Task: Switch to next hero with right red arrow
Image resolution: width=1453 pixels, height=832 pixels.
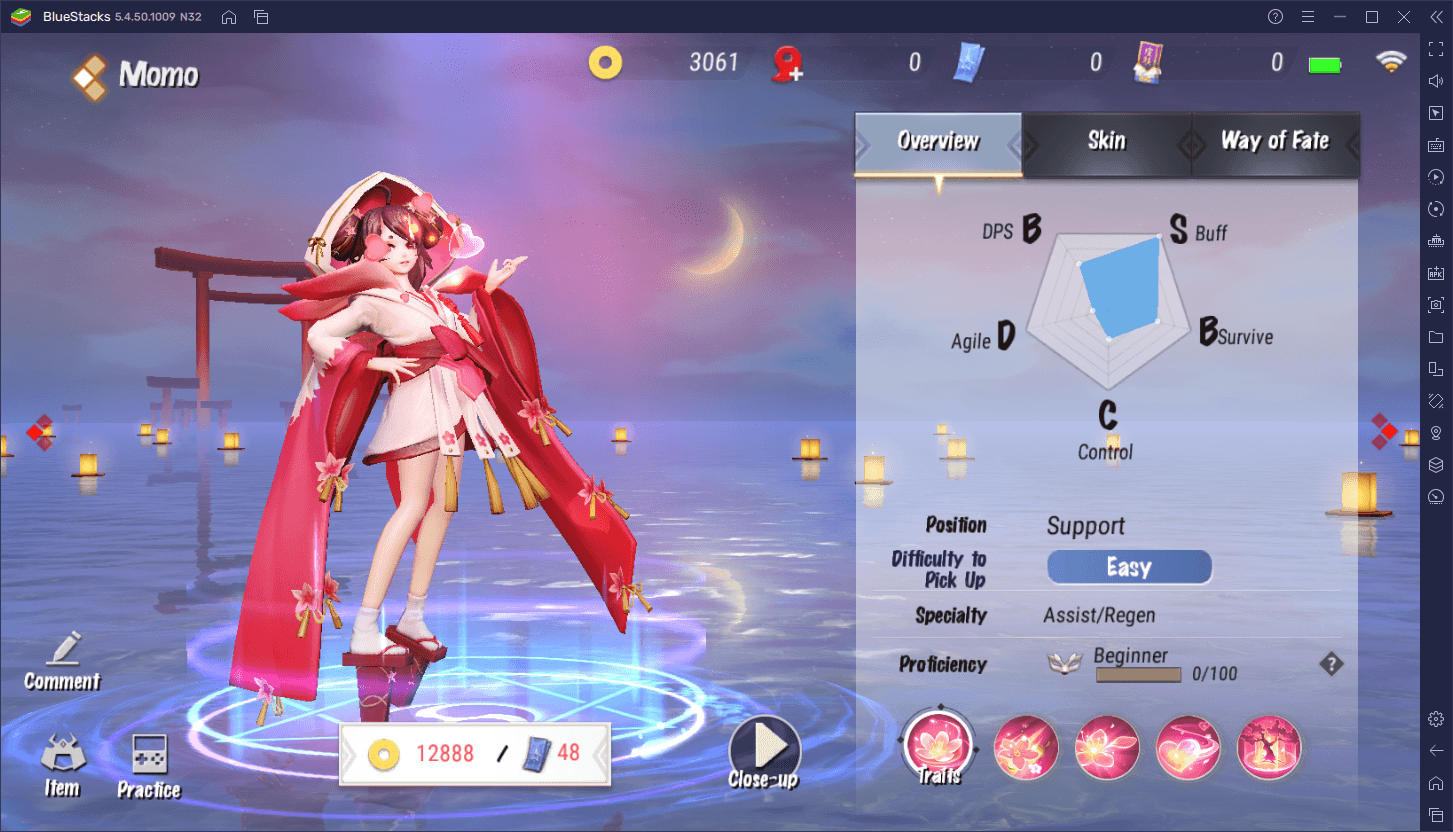Action: [1384, 431]
